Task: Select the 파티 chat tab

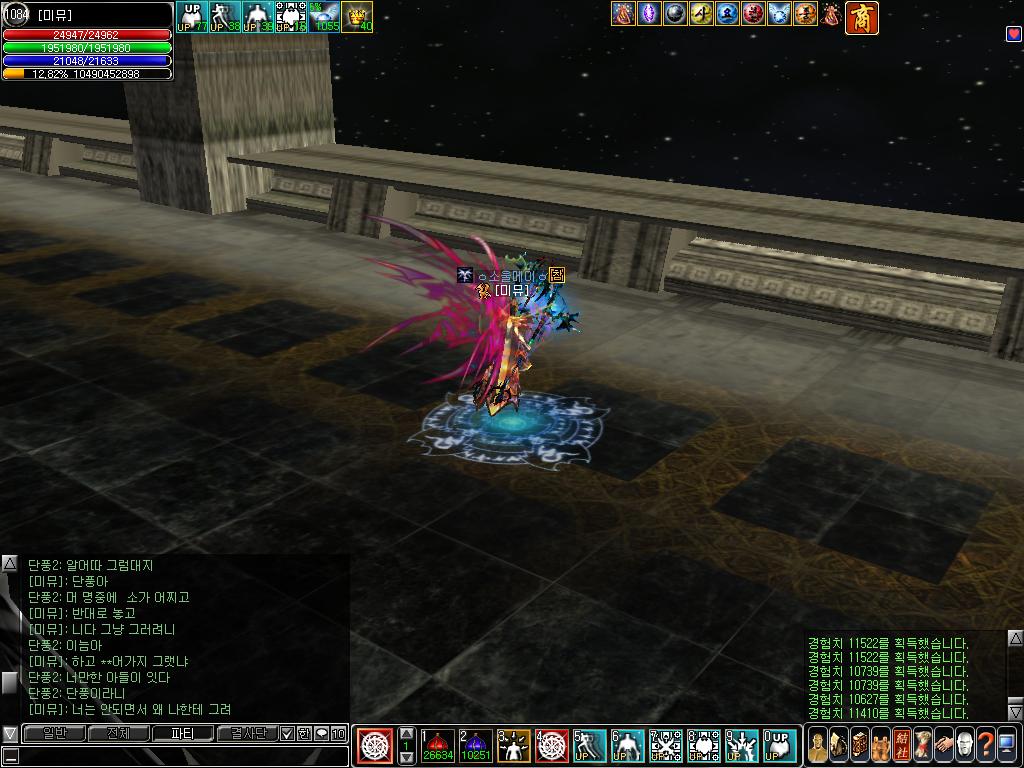Action: (x=183, y=733)
